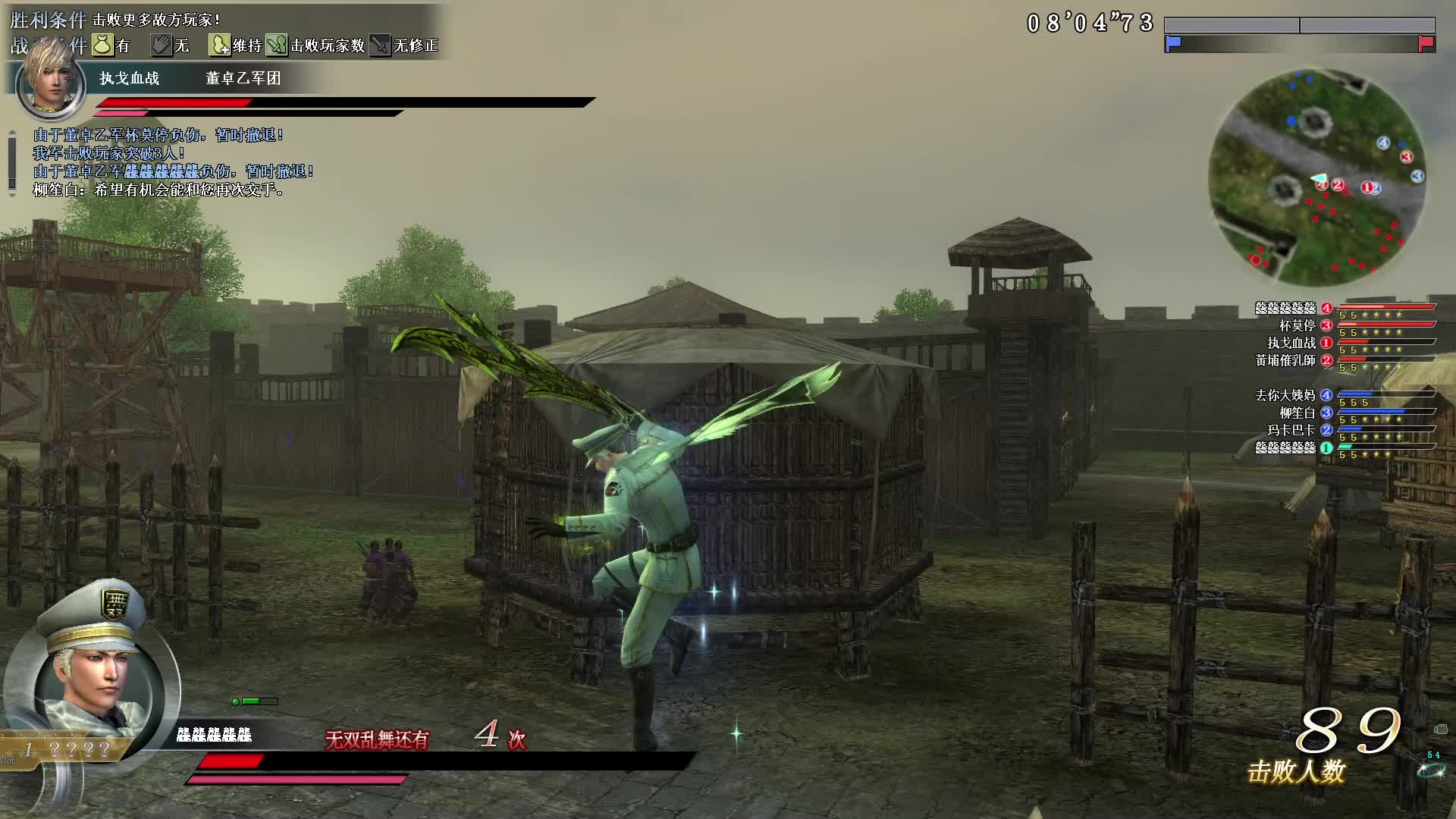The image size is (1456, 819).
Task: Click the 无修正 dark sword icon
Action: (x=379, y=45)
